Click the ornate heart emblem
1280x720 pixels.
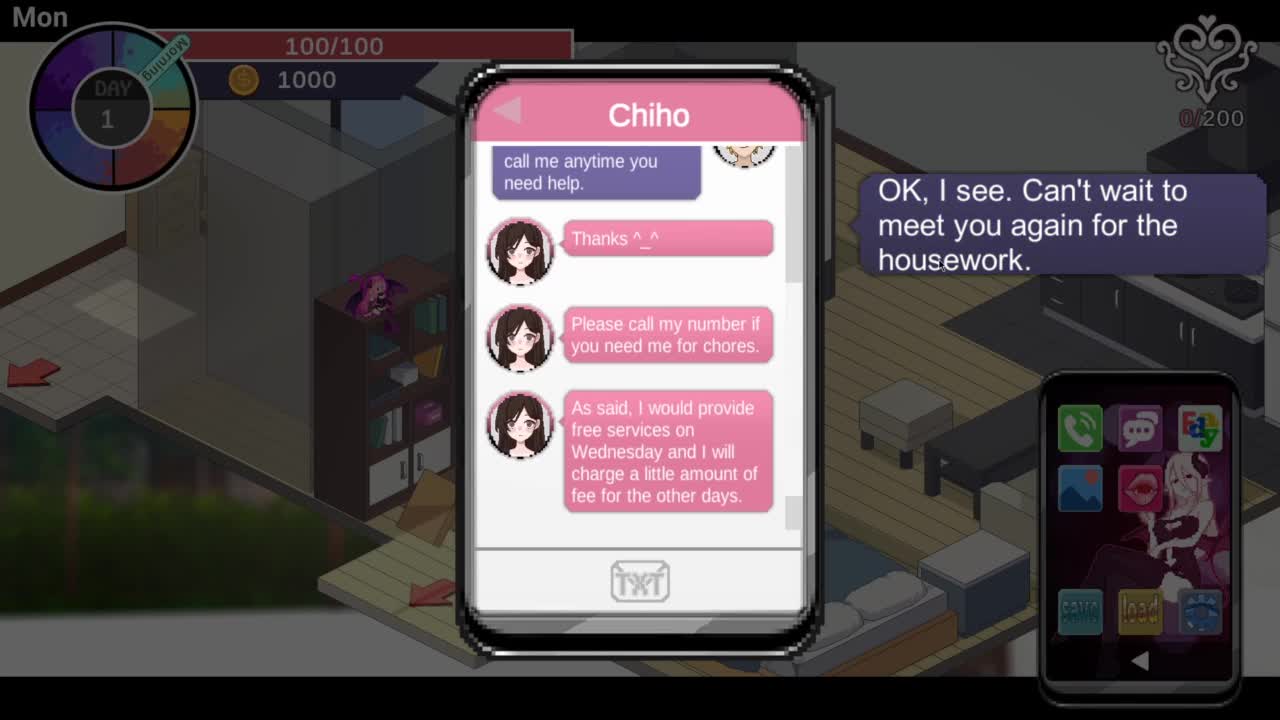1206,58
